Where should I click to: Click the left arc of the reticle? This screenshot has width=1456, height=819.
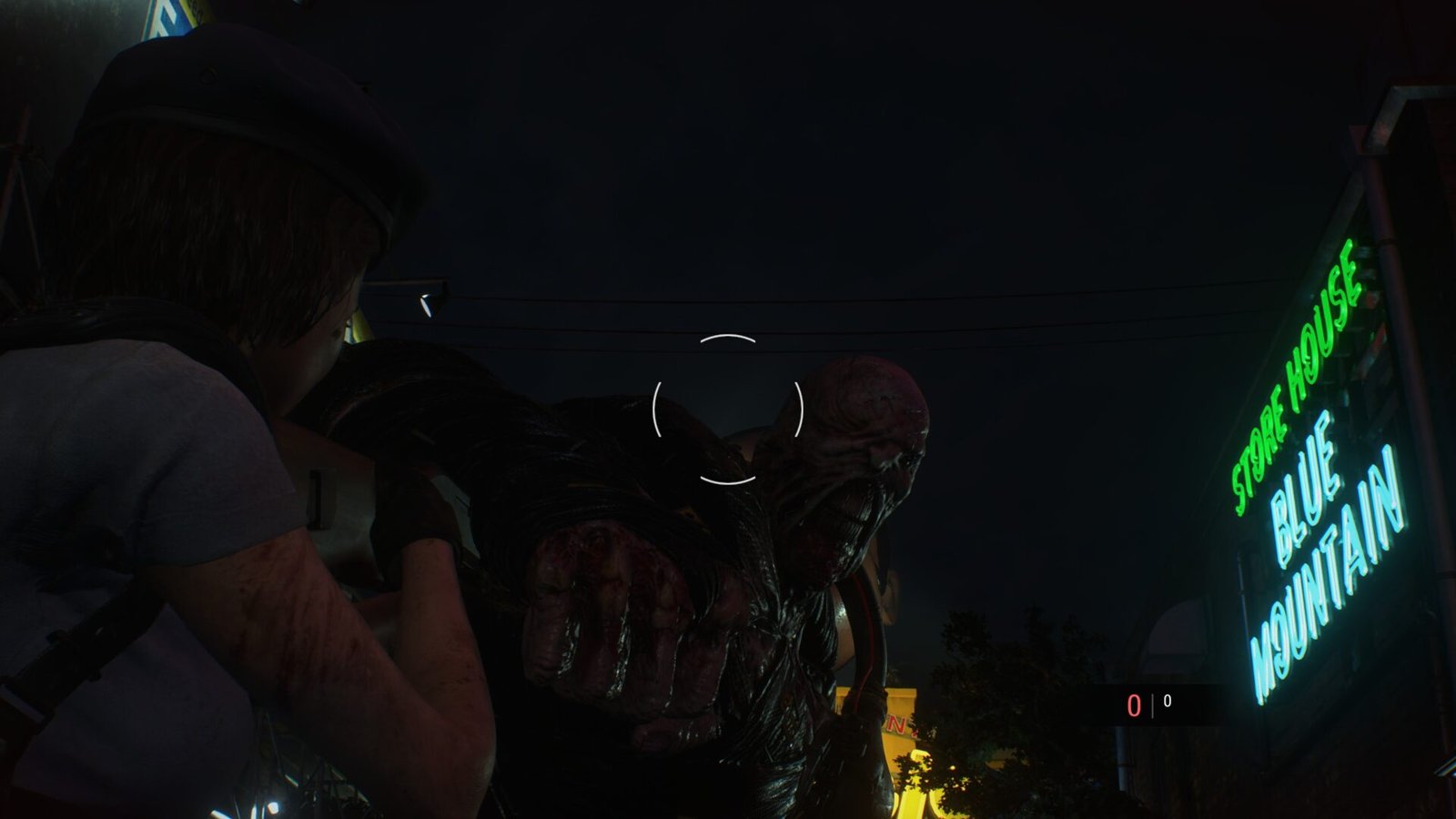[x=659, y=409]
